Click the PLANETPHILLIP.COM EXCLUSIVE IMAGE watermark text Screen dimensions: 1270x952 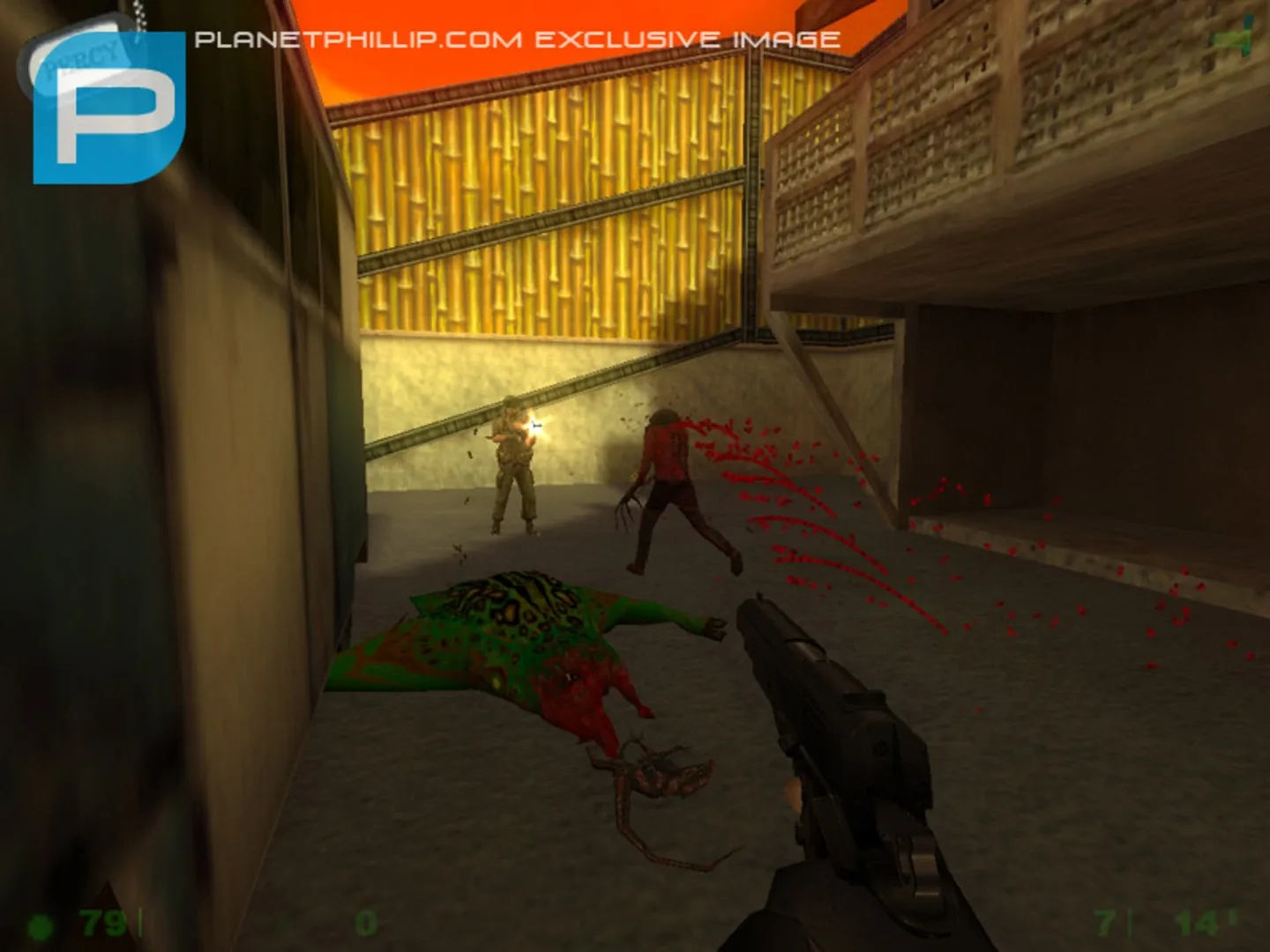[518, 37]
